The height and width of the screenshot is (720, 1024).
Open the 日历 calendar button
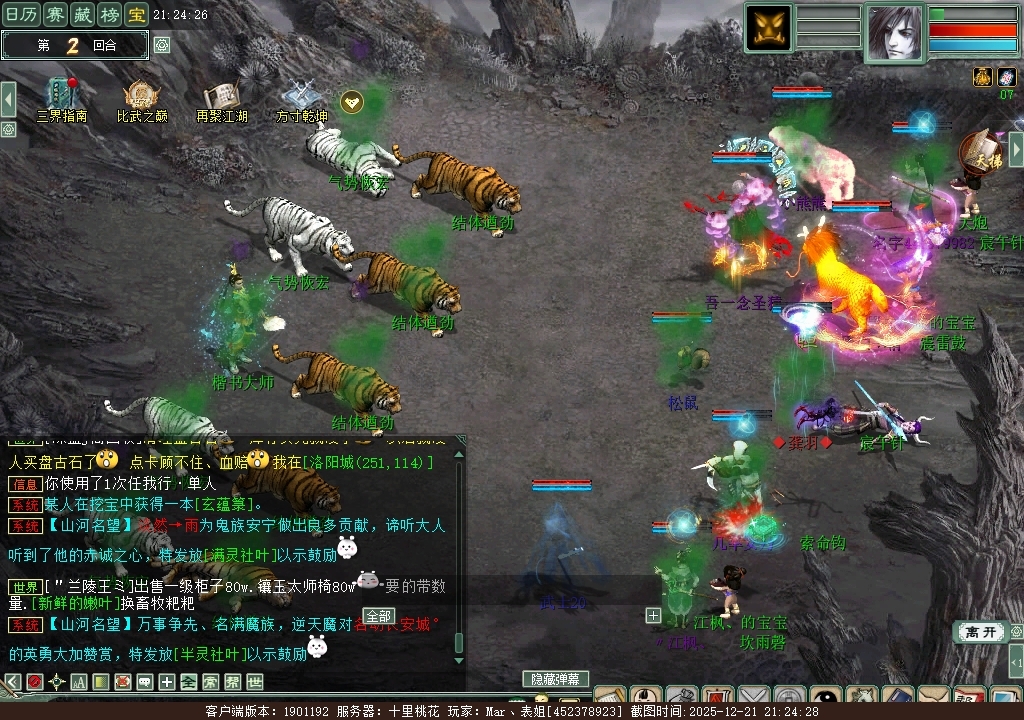tap(23, 14)
